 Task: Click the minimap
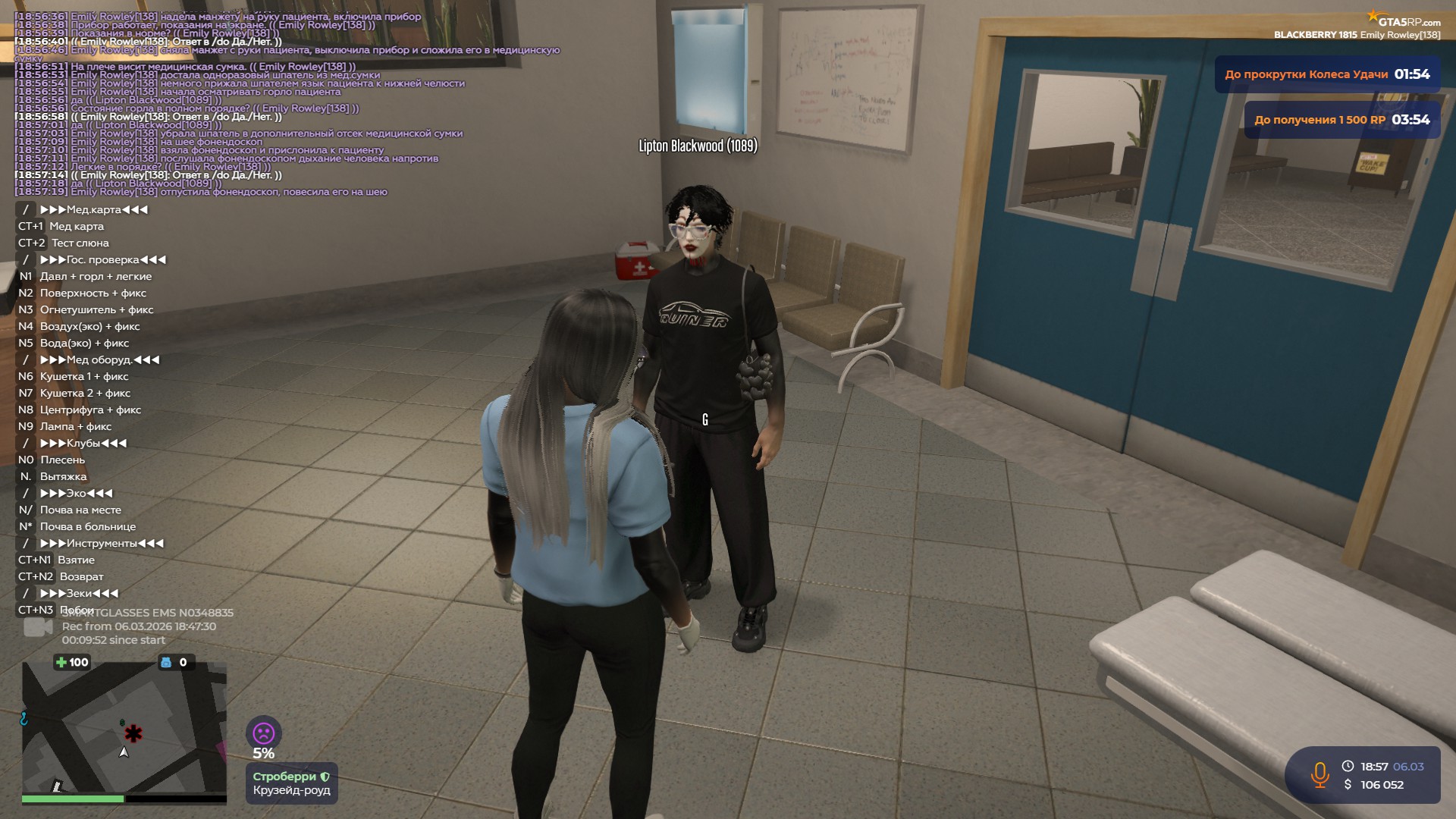coord(124,728)
